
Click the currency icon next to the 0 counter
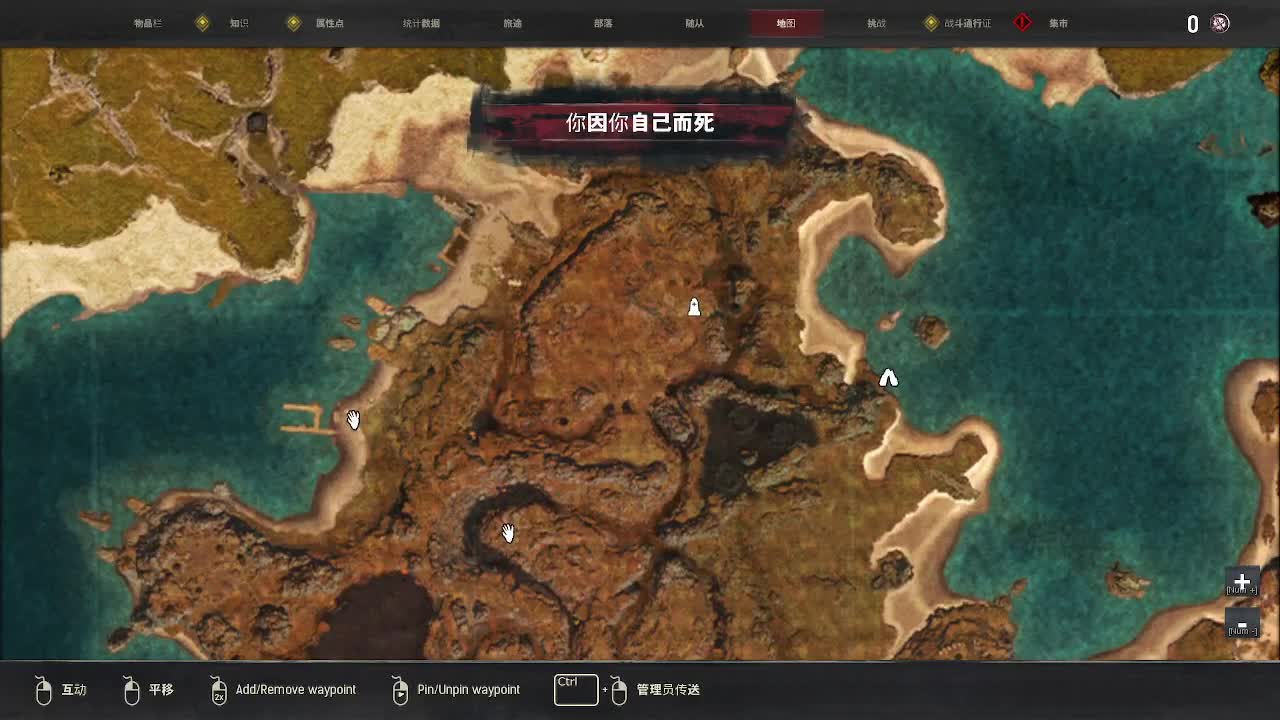[1219, 23]
